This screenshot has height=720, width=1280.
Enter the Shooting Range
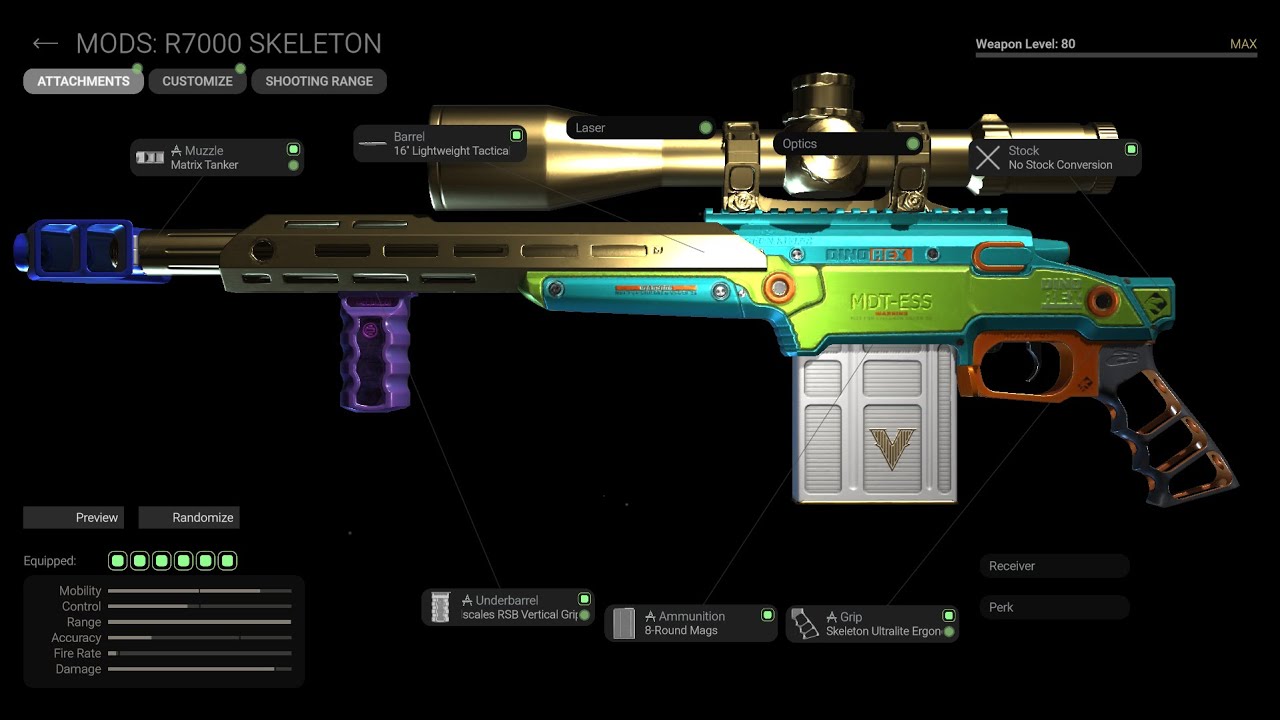point(318,81)
